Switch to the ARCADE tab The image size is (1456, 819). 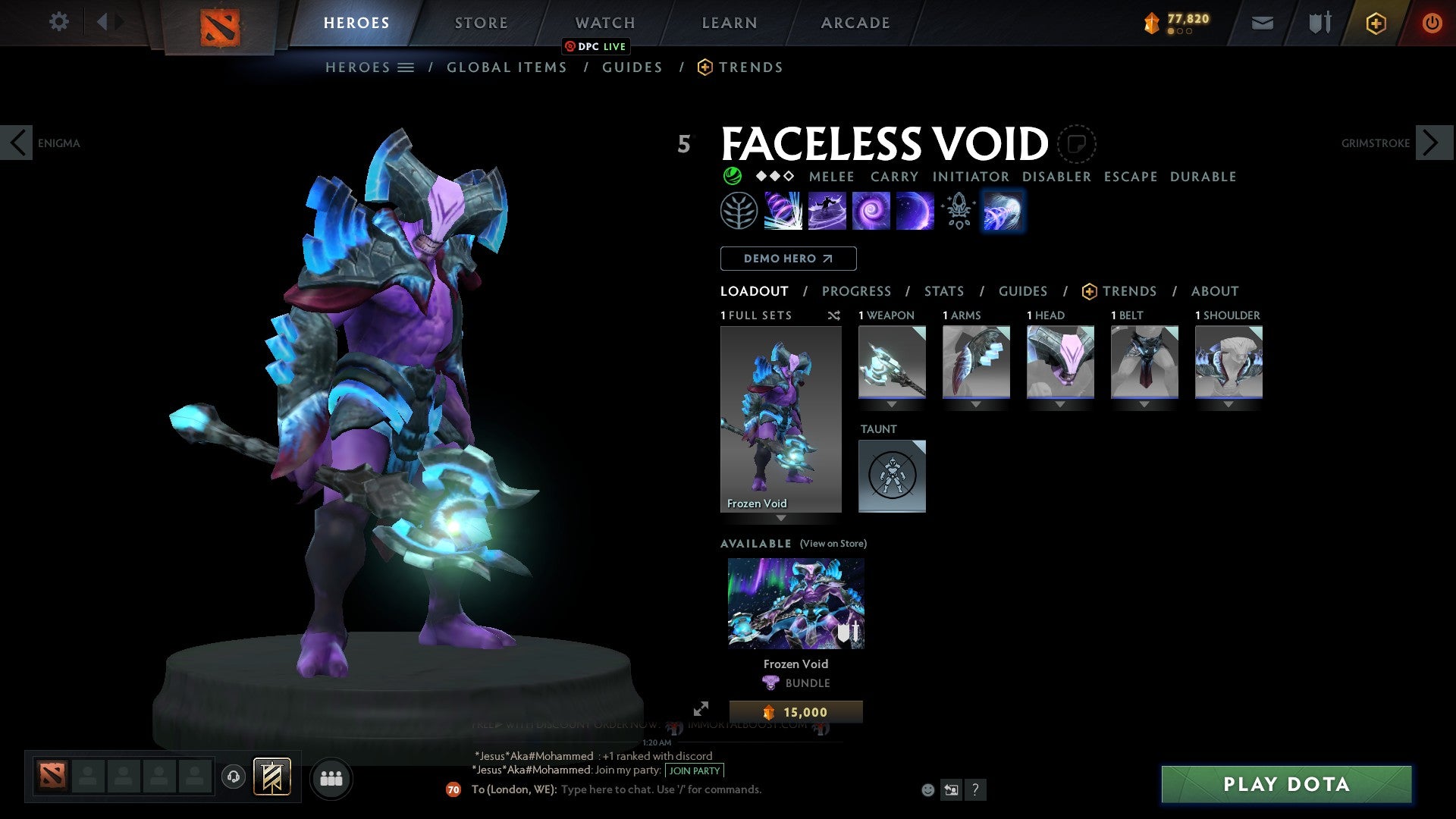tap(855, 22)
